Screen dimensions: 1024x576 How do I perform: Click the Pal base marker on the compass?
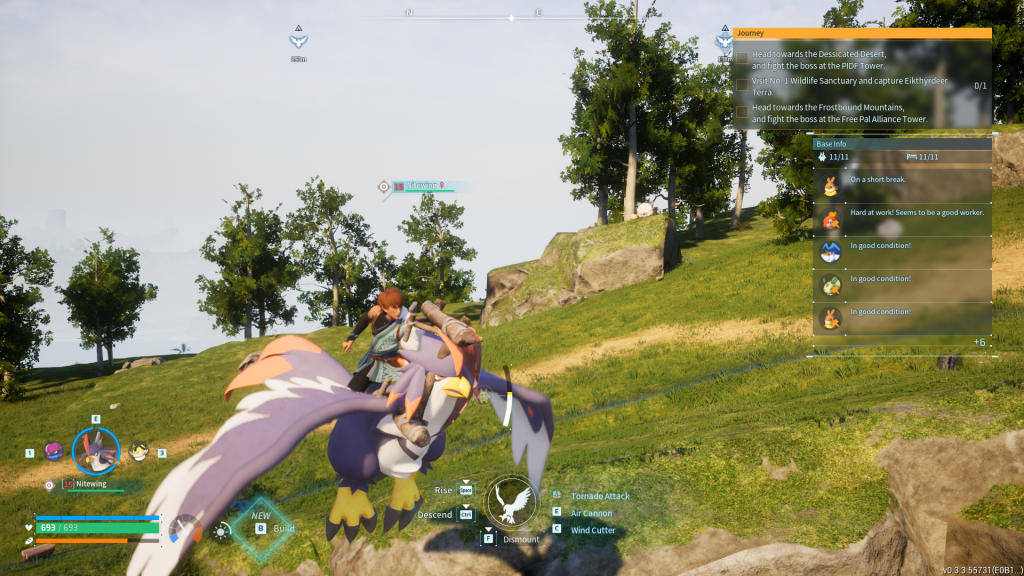298,40
